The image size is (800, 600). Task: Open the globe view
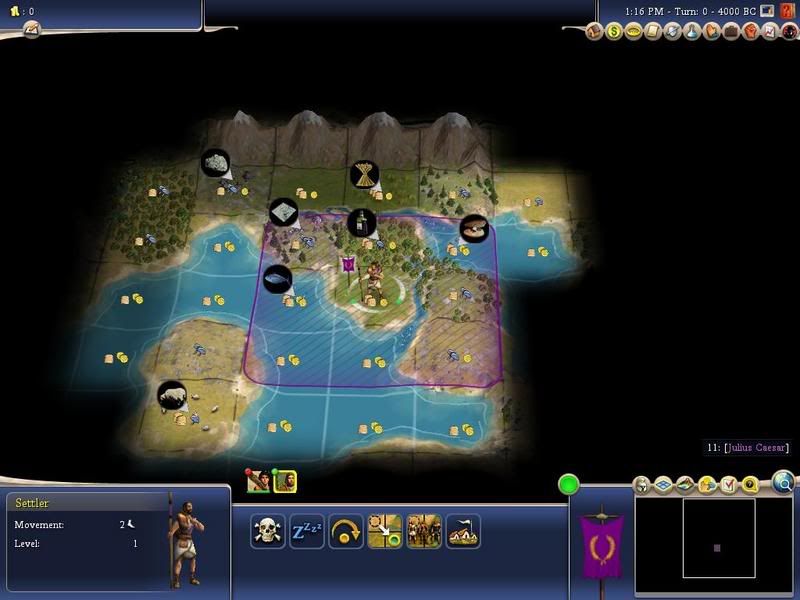pyautogui.click(x=785, y=484)
